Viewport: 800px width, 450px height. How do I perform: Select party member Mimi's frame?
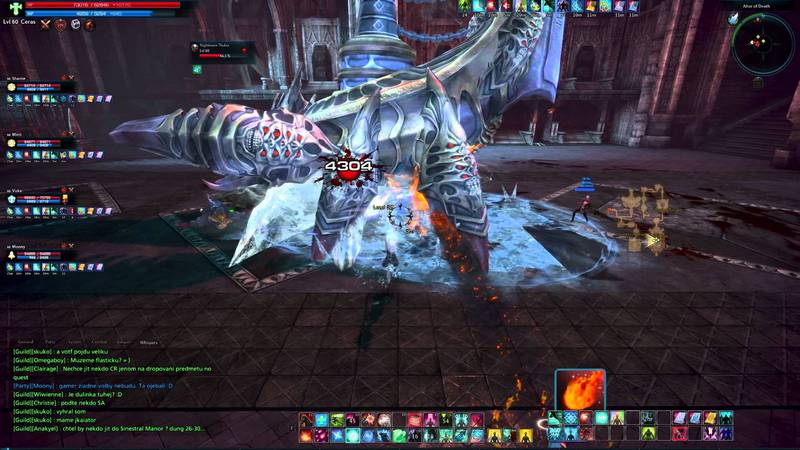pos(40,142)
